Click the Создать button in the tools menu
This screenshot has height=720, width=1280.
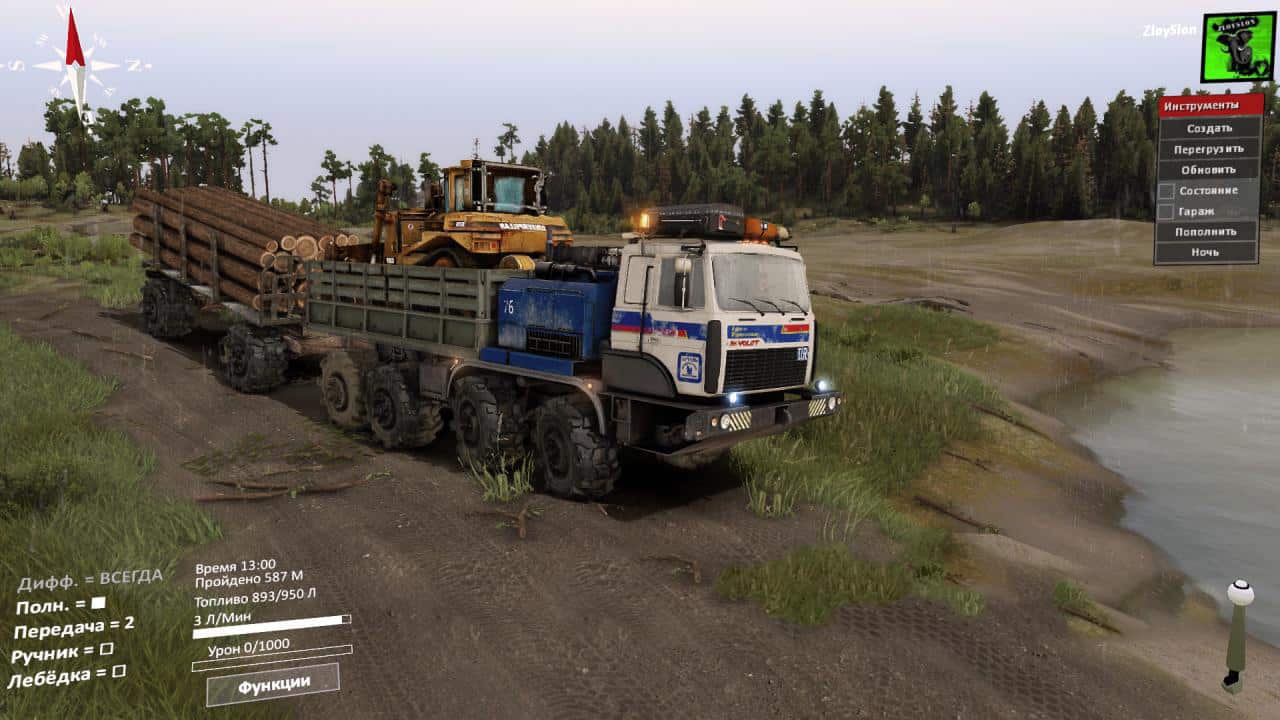point(1209,128)
